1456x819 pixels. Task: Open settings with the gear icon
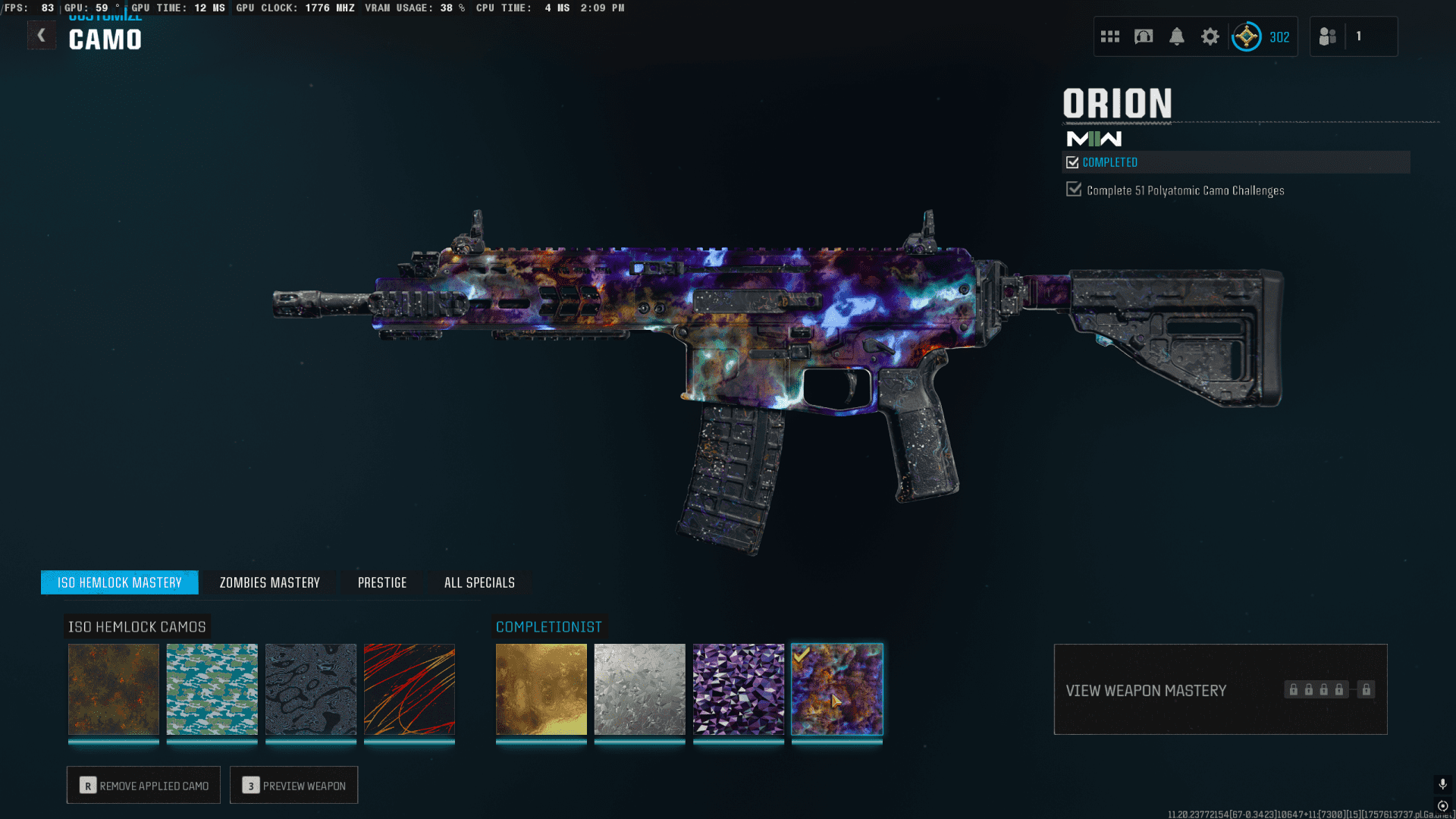coord(1210,36)
